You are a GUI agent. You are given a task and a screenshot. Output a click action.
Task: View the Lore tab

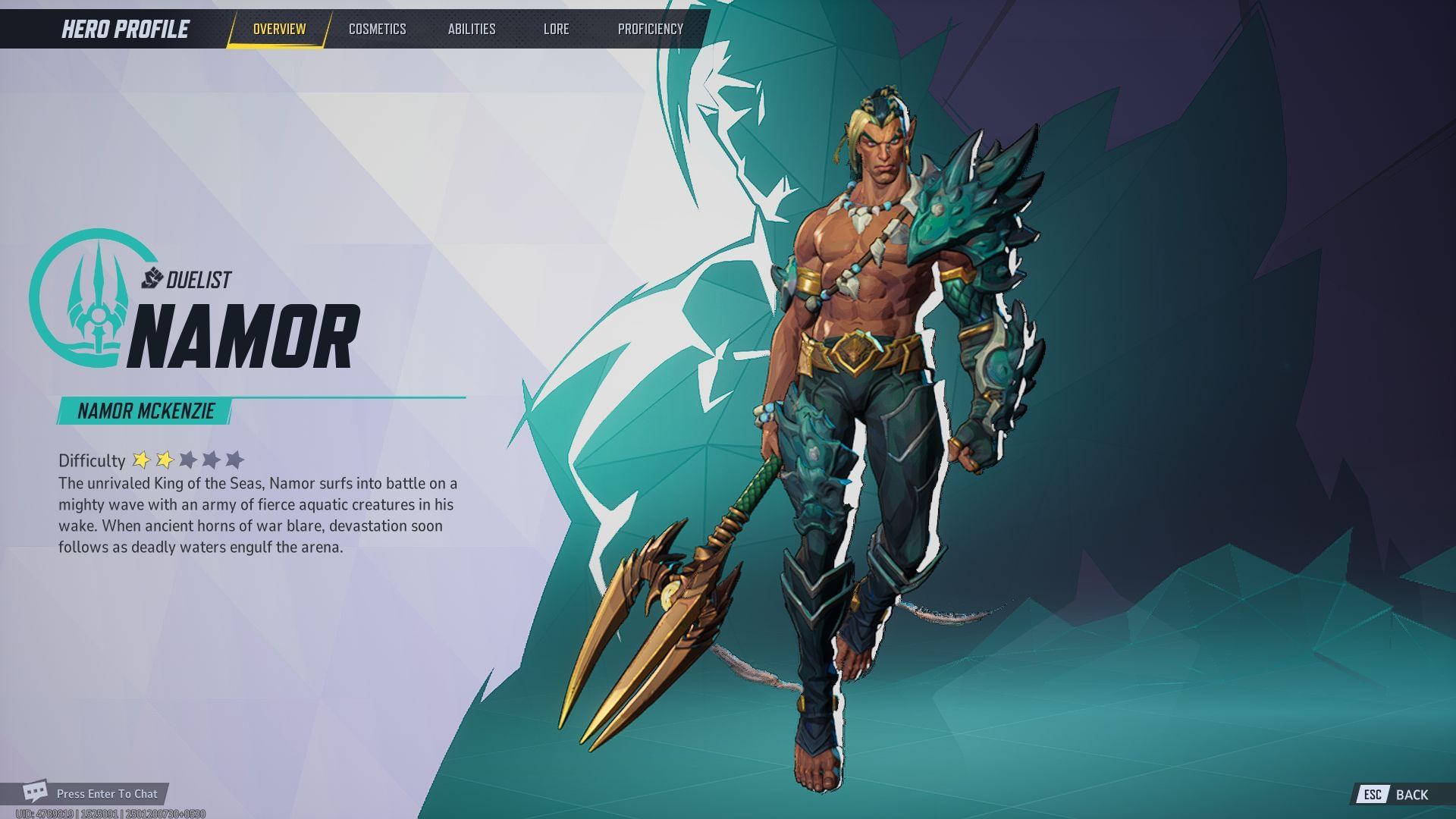click(556, 29)
